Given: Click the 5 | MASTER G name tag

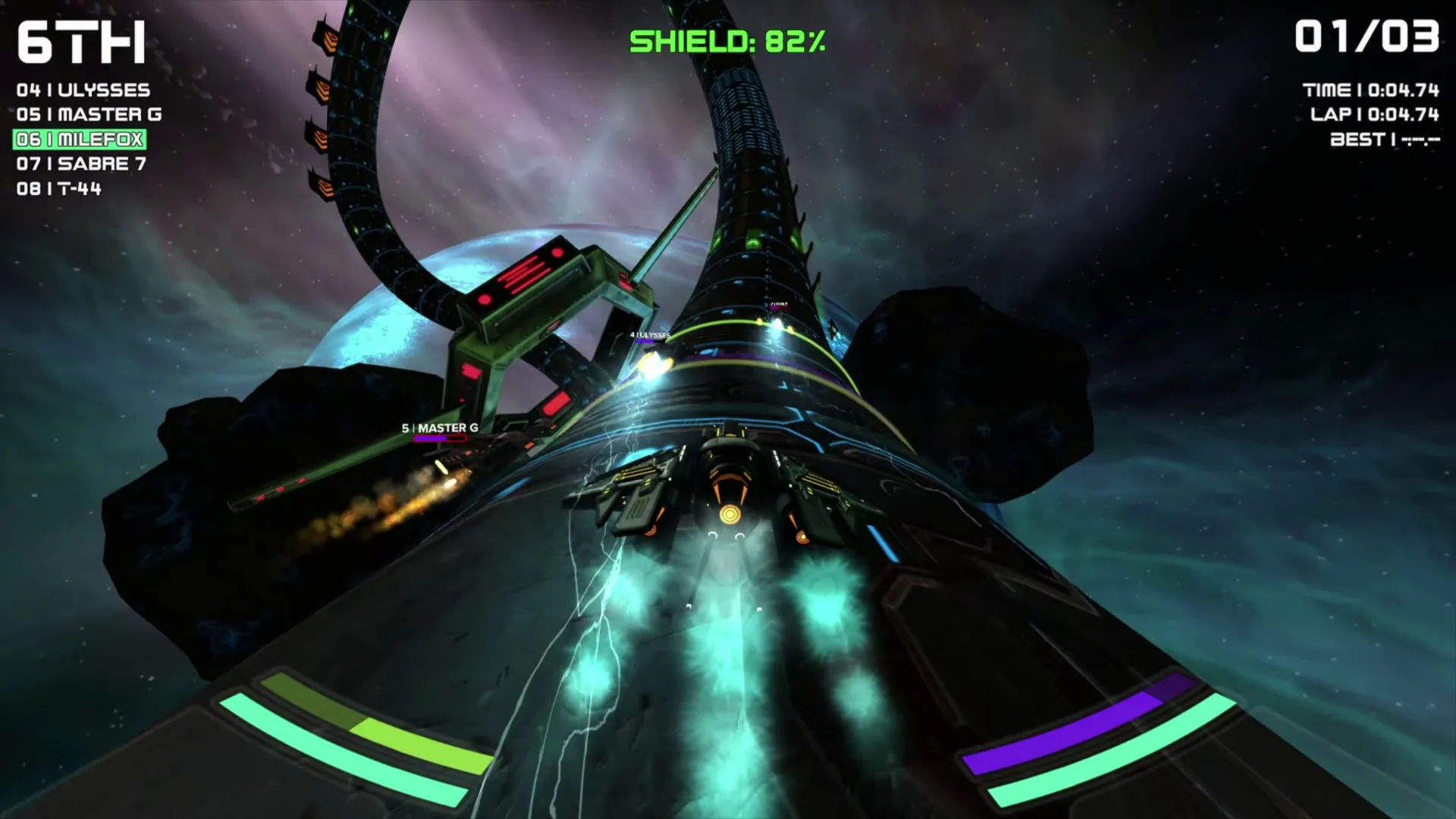Looking at the screenshot, I should [x=440, y=427].
